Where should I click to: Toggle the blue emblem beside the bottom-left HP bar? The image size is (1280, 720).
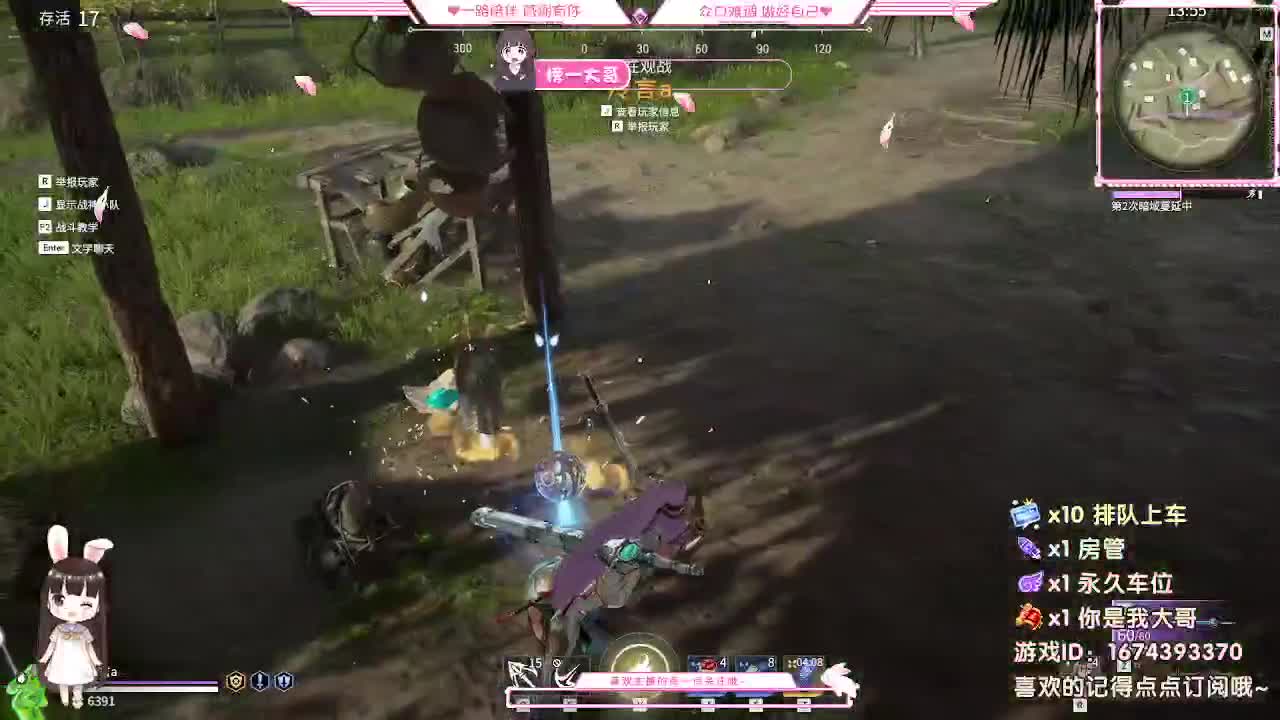pos(260,680)
